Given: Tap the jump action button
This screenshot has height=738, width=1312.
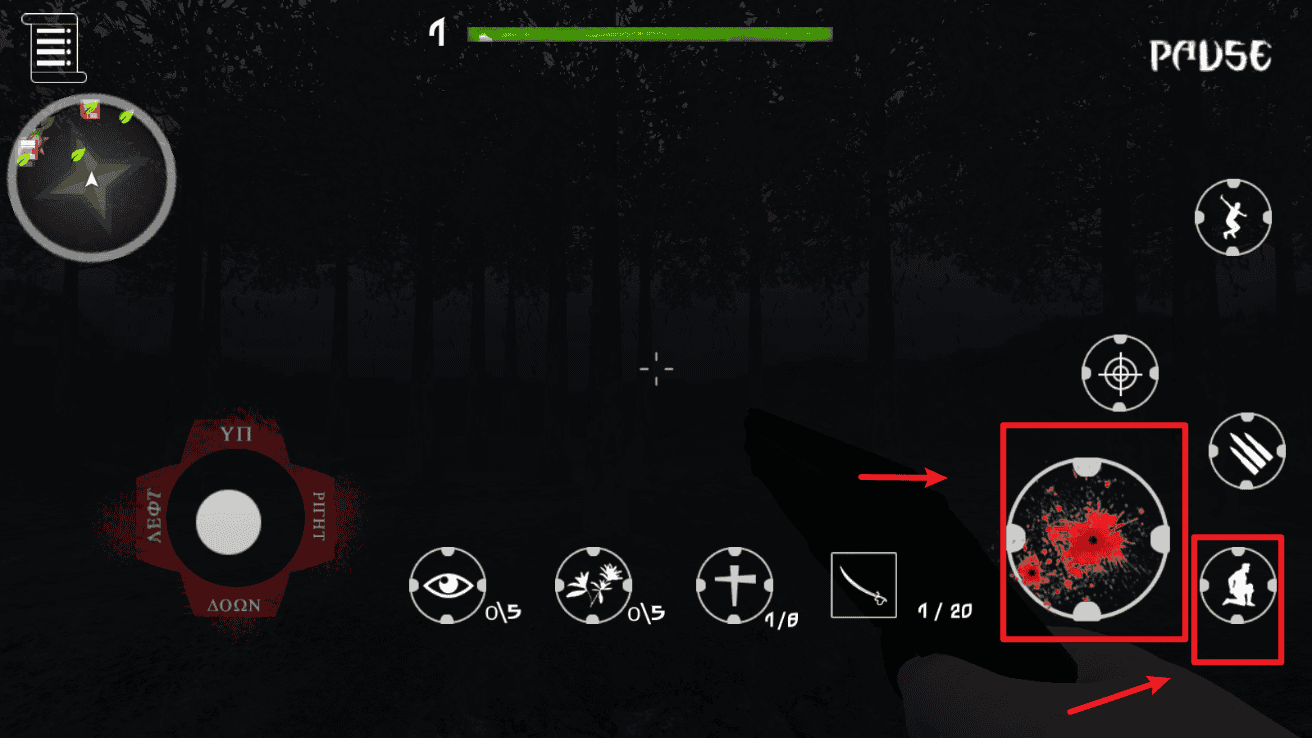Looking at the screenshot, I should [x=1233, y=217].
